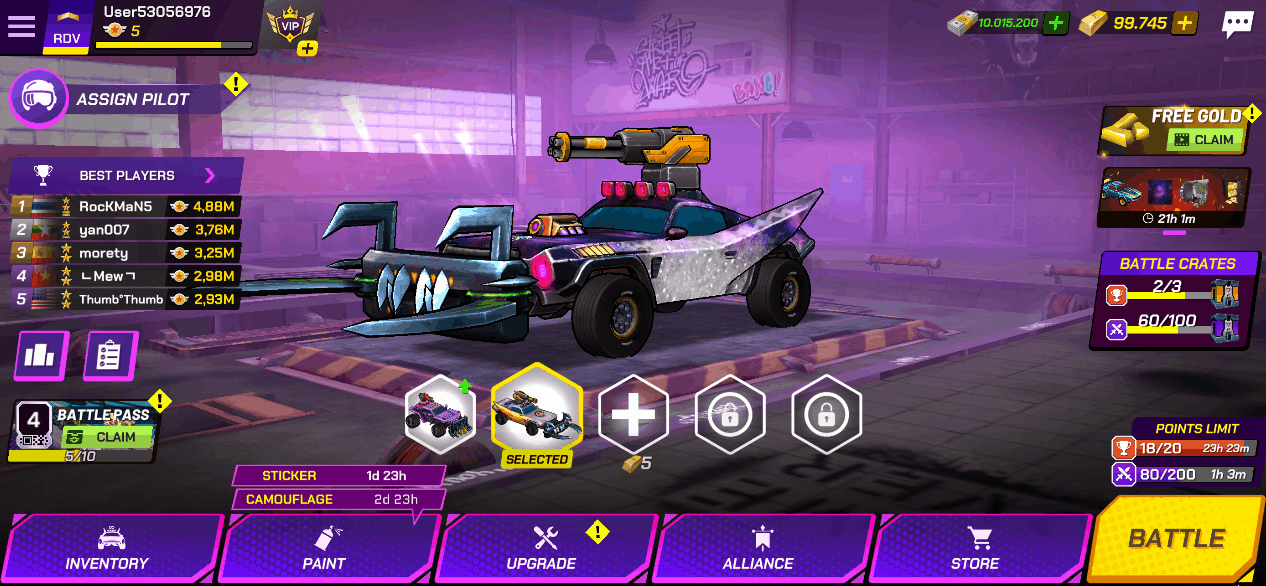The image size is (1266, 586).
Task: Open the clipboard tasks button
Action: (110, 356)
